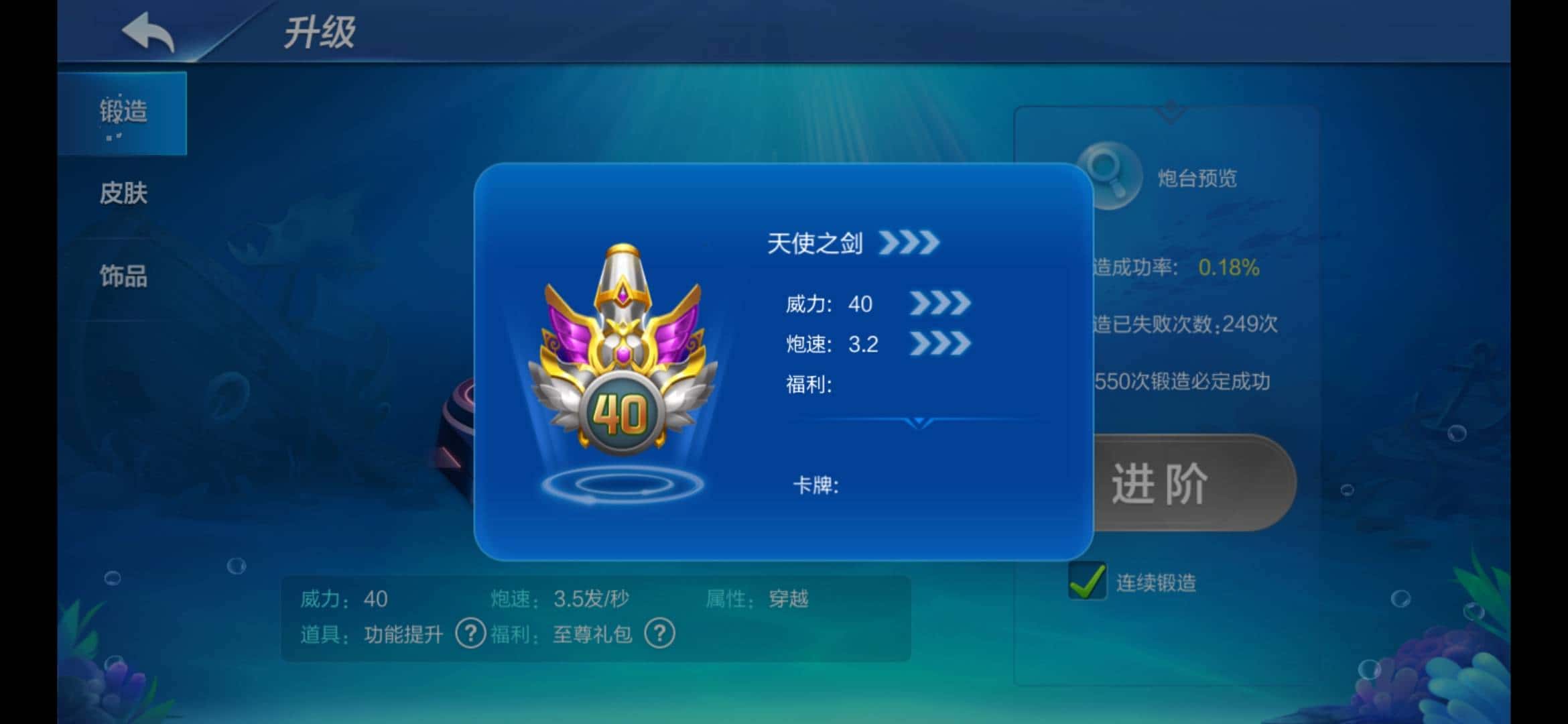Select the level 40 angel emblem badge
The width and height of the screenshot is (1568, 724).
pos(623,355)
